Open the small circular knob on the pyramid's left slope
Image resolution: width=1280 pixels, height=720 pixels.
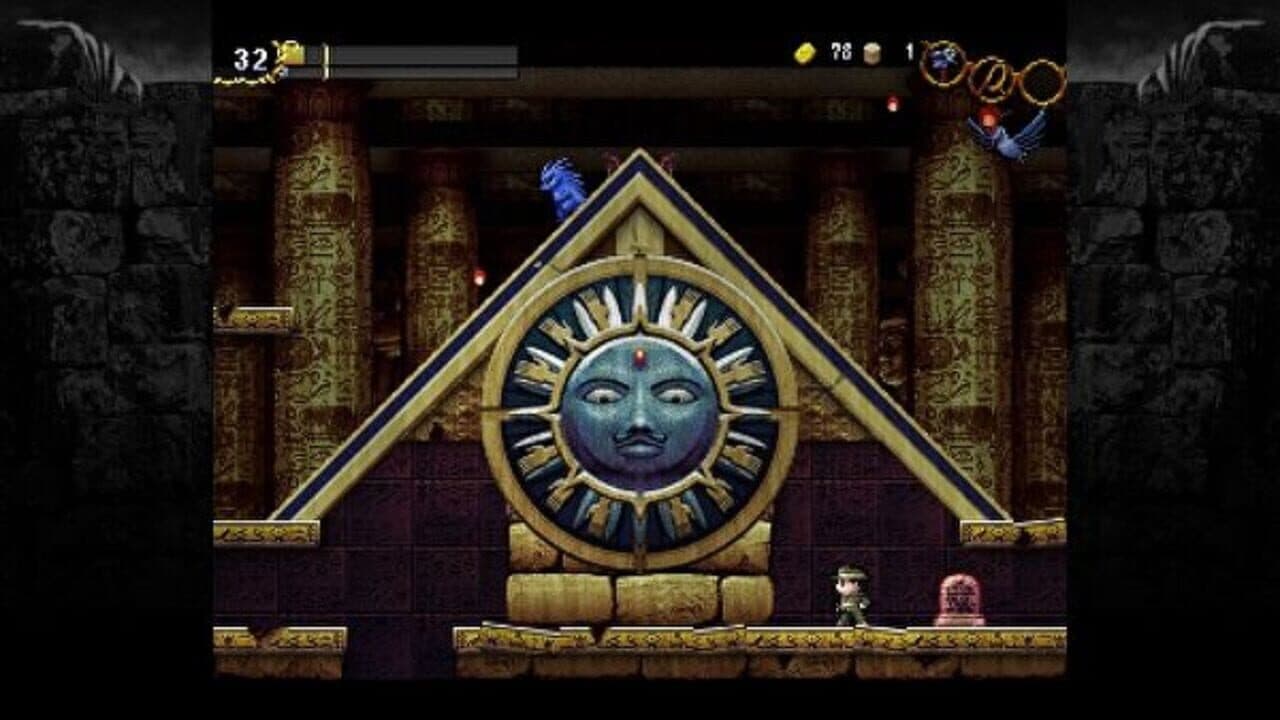pos(536,264)
